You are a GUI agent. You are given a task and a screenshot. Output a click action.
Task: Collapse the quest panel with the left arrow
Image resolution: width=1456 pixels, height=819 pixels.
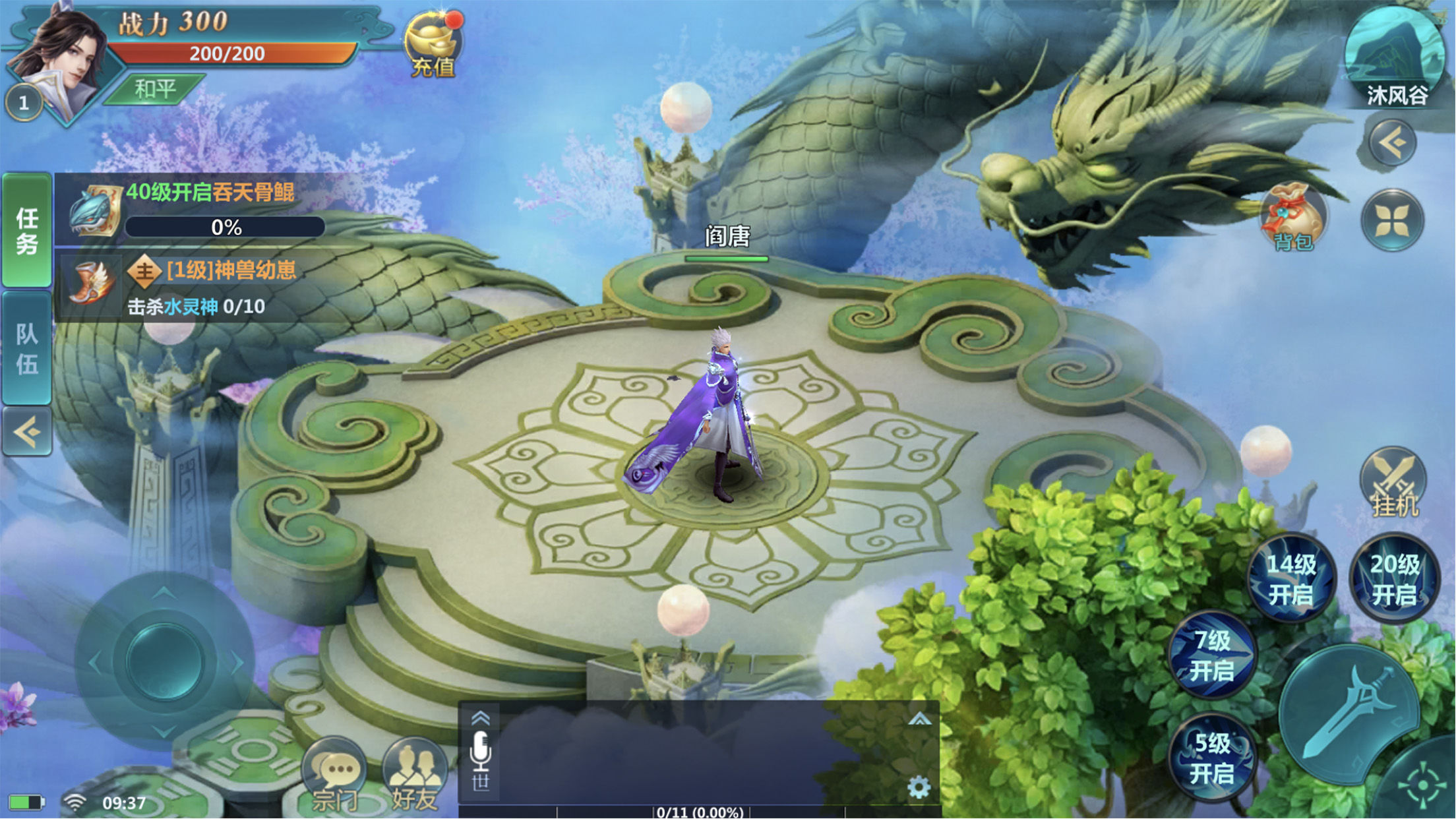tap(26, 432)
